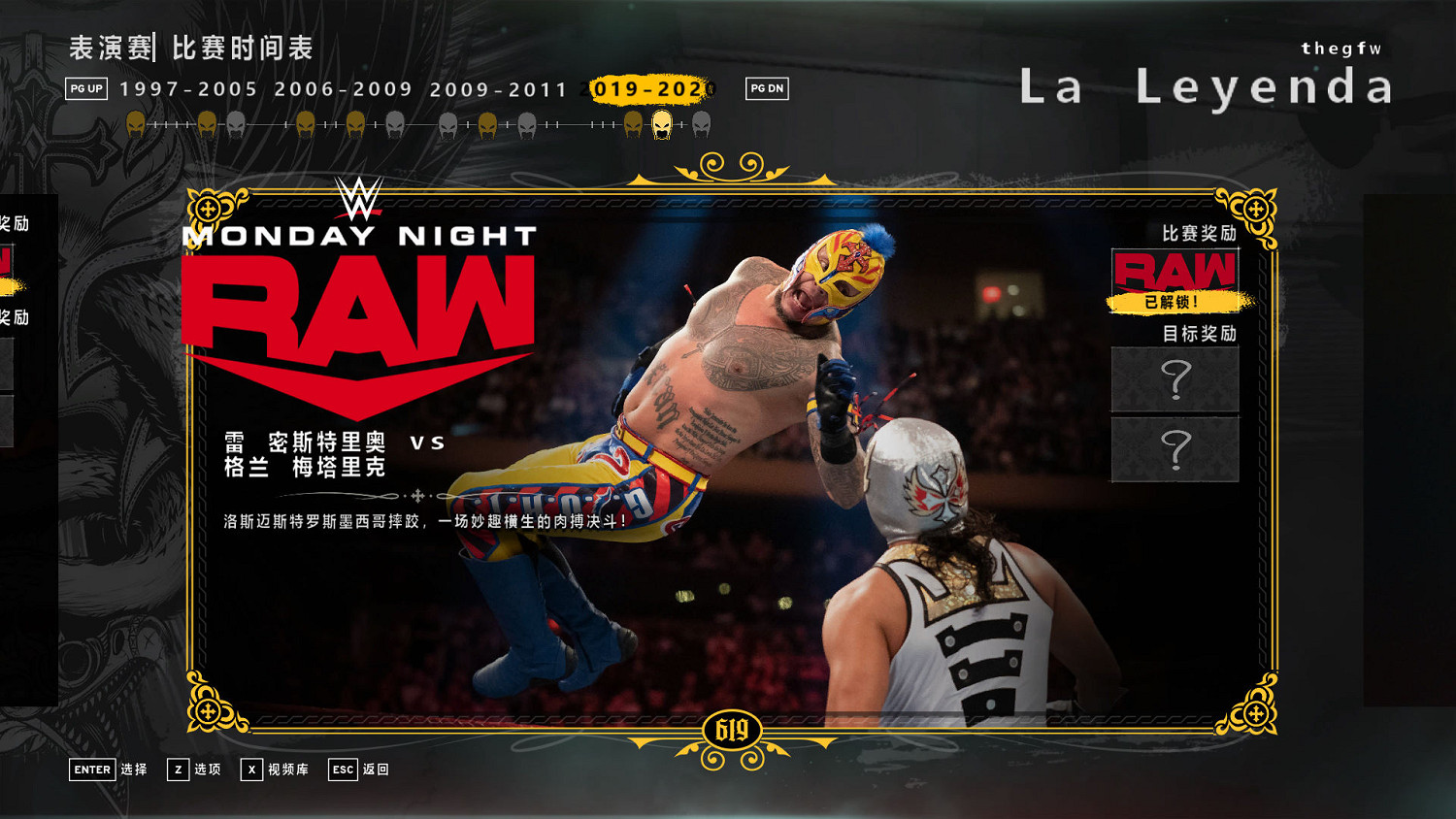Click the first question-mark hidden reward box

(x=1175, y=380)
